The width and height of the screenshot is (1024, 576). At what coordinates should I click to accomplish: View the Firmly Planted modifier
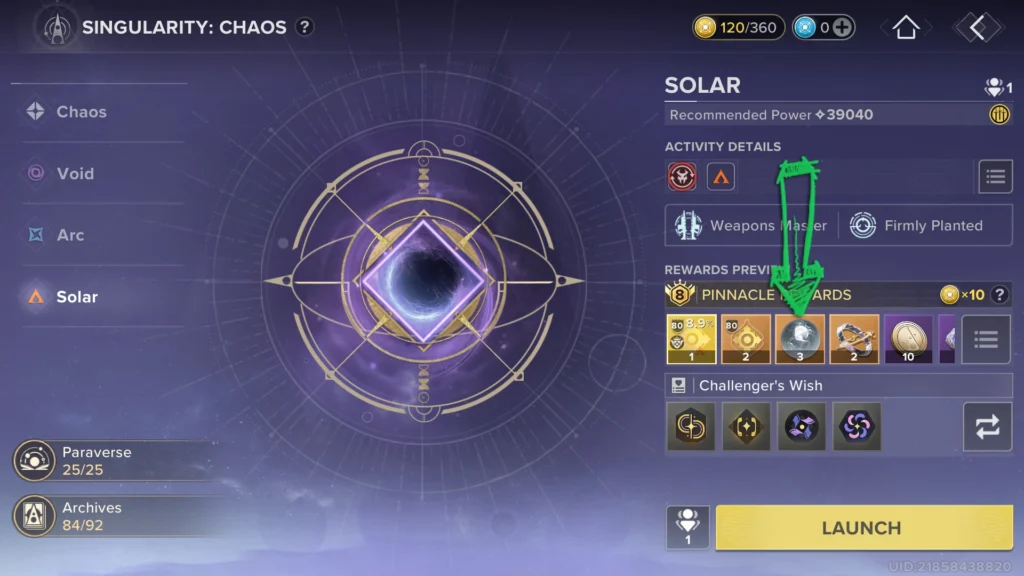[918, 225]
